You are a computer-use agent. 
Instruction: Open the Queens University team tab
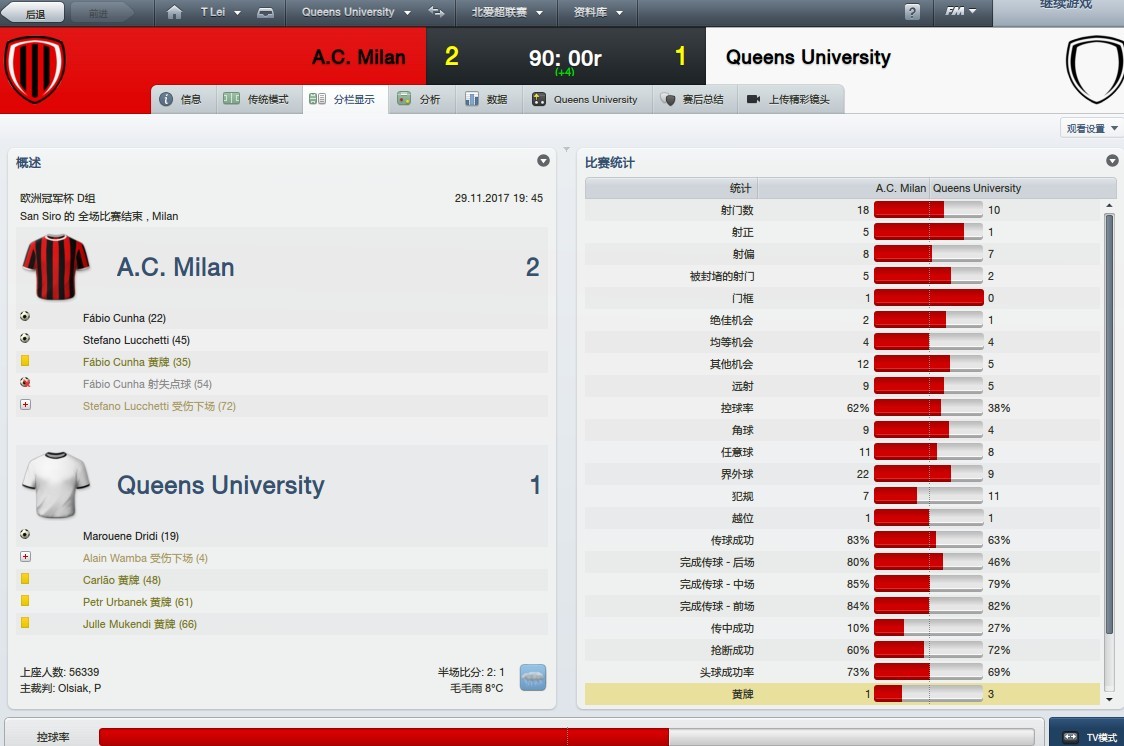coord(585,99)
